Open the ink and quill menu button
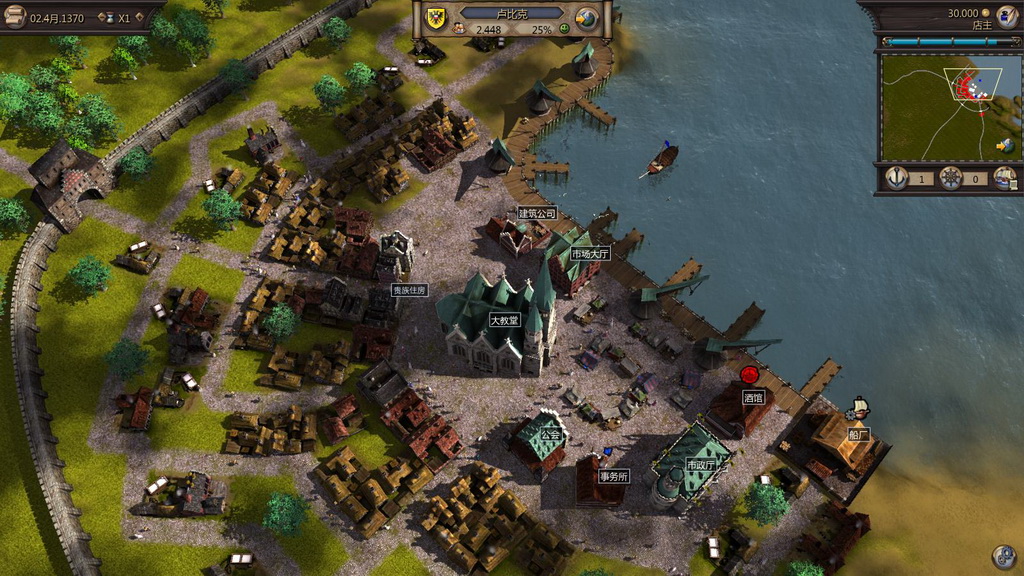This screenshot has width=1024, height=576. (1006, 15)
